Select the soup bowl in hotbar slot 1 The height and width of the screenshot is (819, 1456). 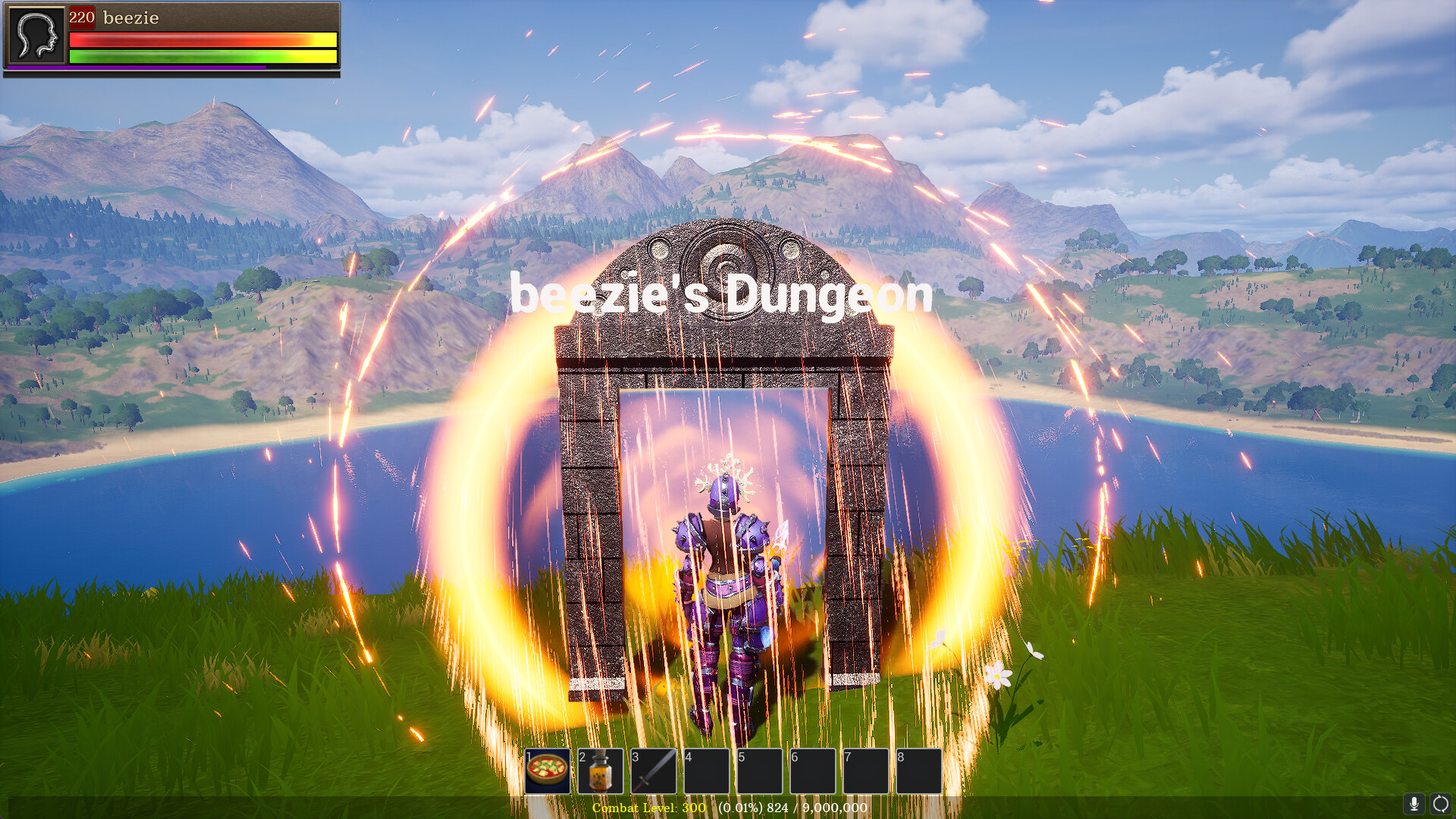548,770
